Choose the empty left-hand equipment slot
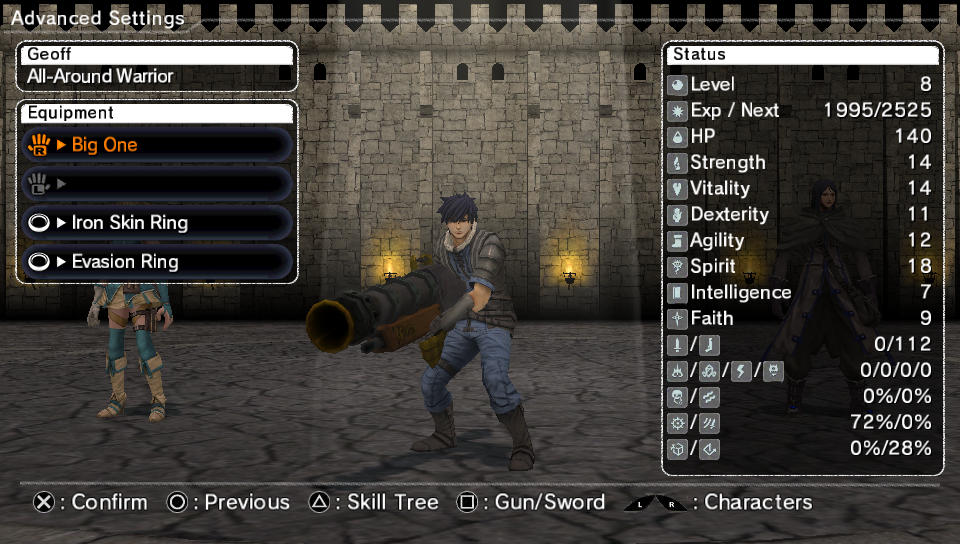The width and height of the screenshot is (960, 544). [x=157, y=184]
